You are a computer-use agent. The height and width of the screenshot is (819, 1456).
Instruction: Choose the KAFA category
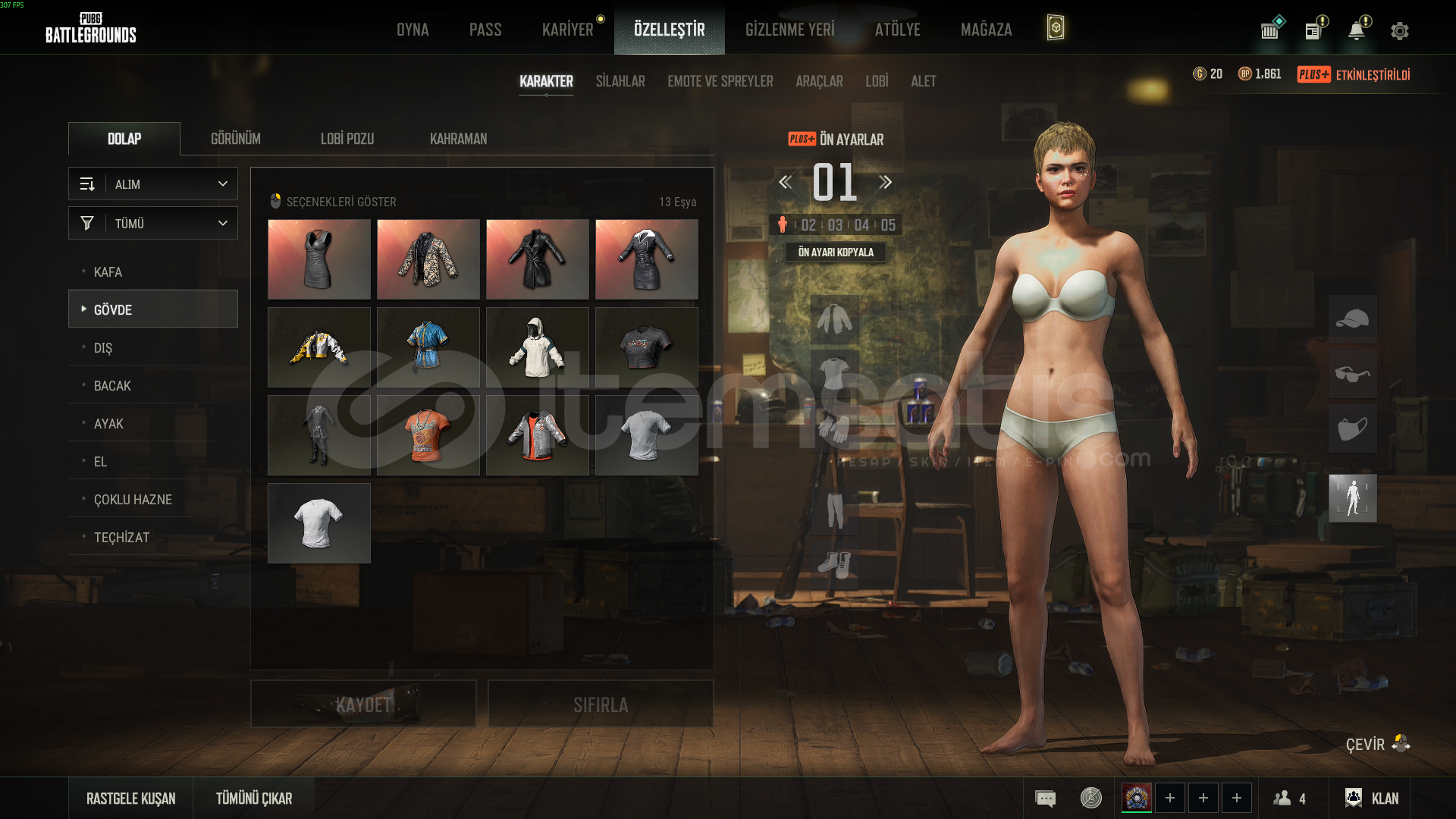tap(108, 271)
